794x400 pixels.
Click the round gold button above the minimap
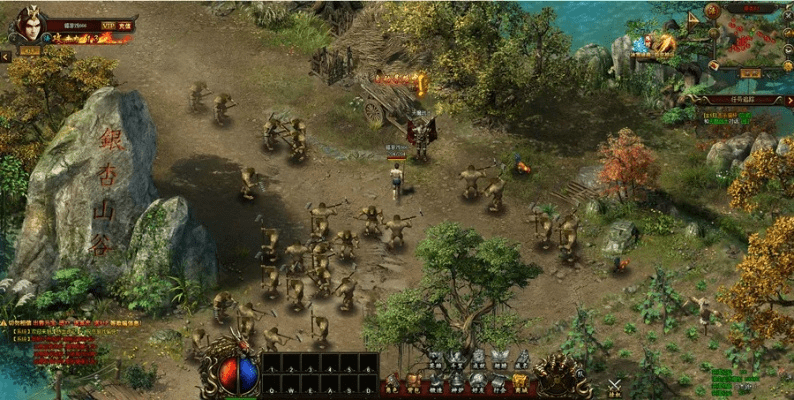[713, 10]
